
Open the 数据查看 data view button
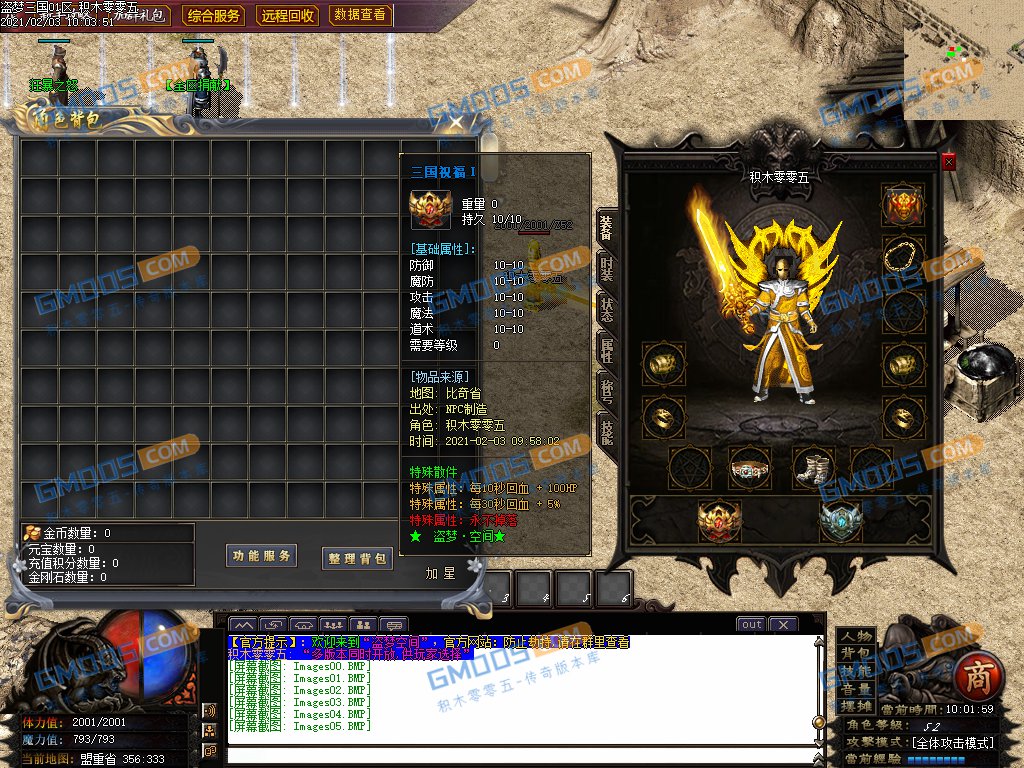[360, 16]
